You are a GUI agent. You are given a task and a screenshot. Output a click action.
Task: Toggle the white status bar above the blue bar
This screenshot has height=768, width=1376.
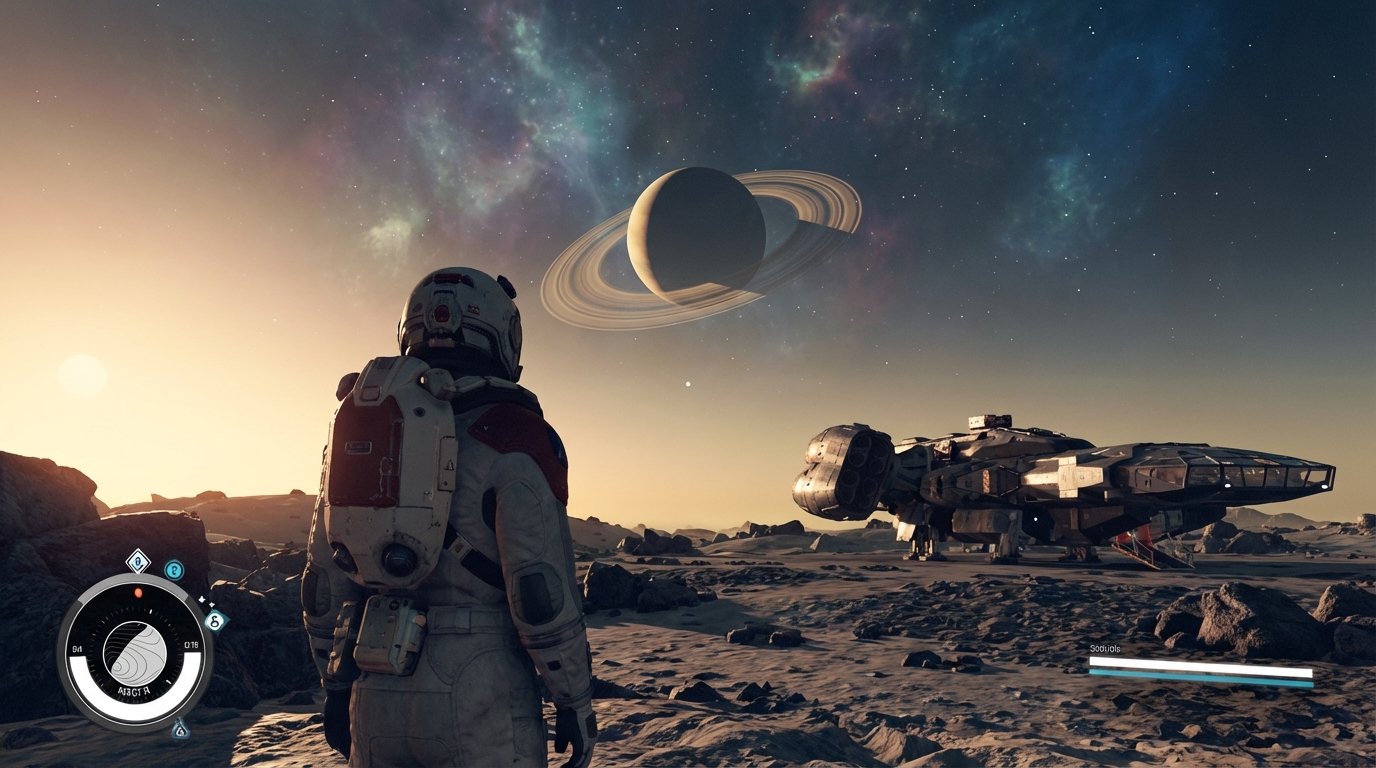(1202, 664)
